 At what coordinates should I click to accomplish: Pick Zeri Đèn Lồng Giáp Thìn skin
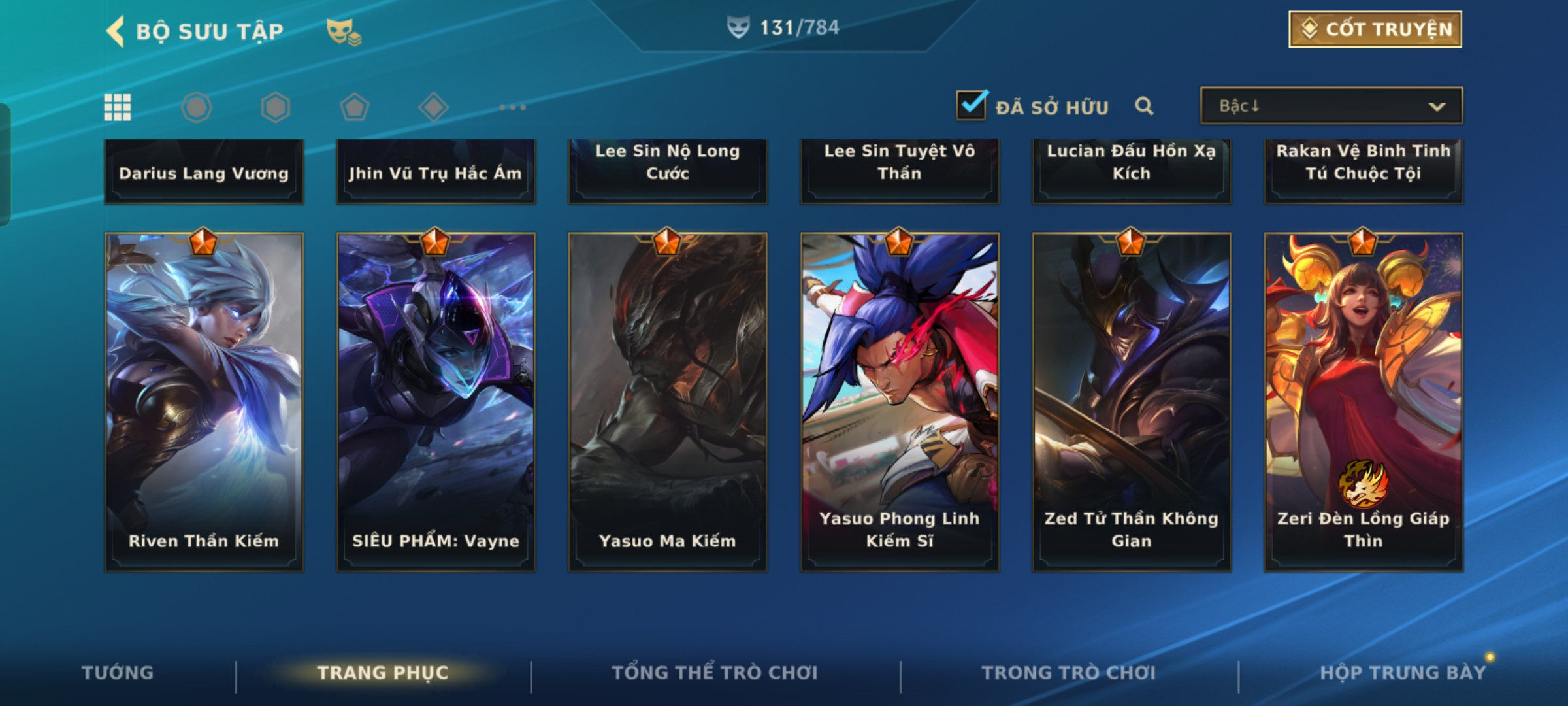tap(1364, 402)
